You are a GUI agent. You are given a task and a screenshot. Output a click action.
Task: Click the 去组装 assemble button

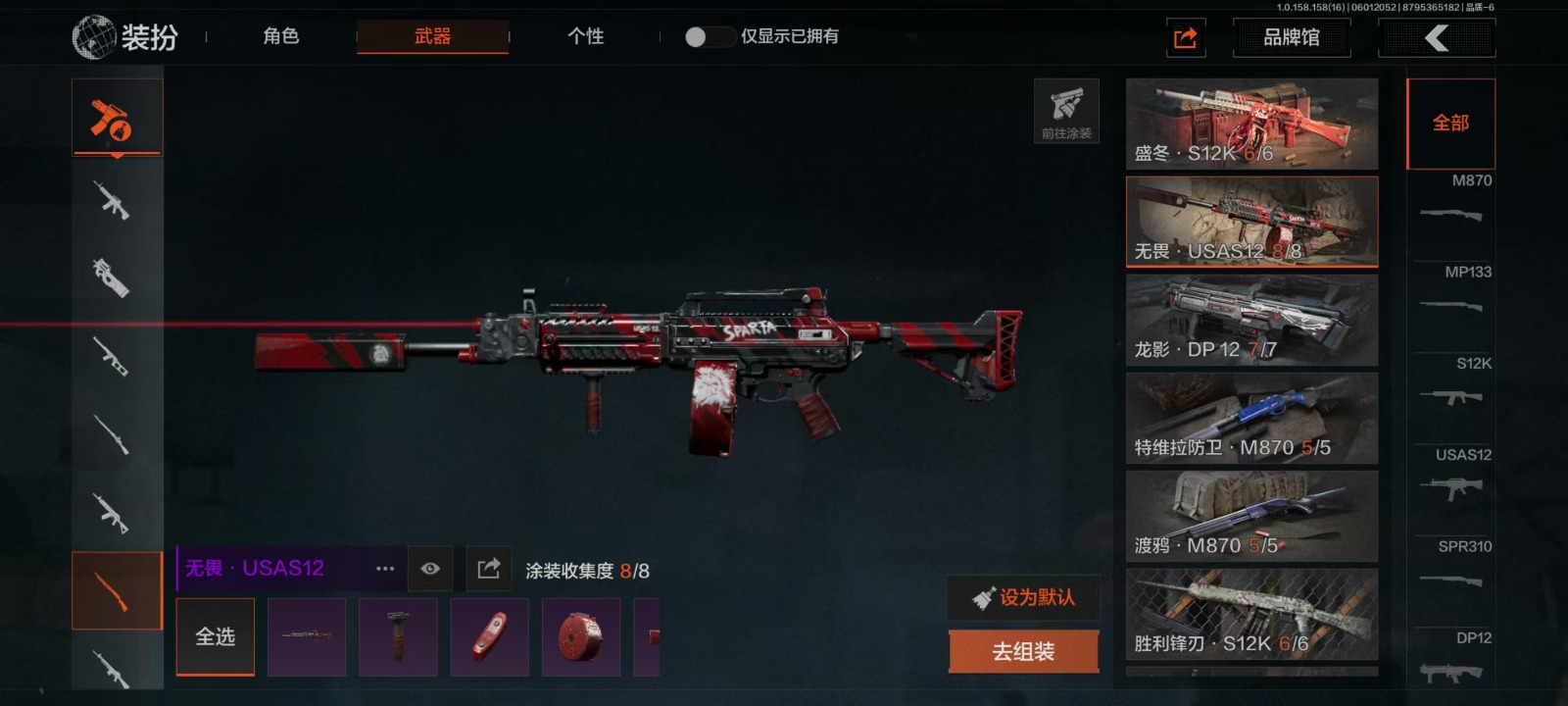(1023, 651)
